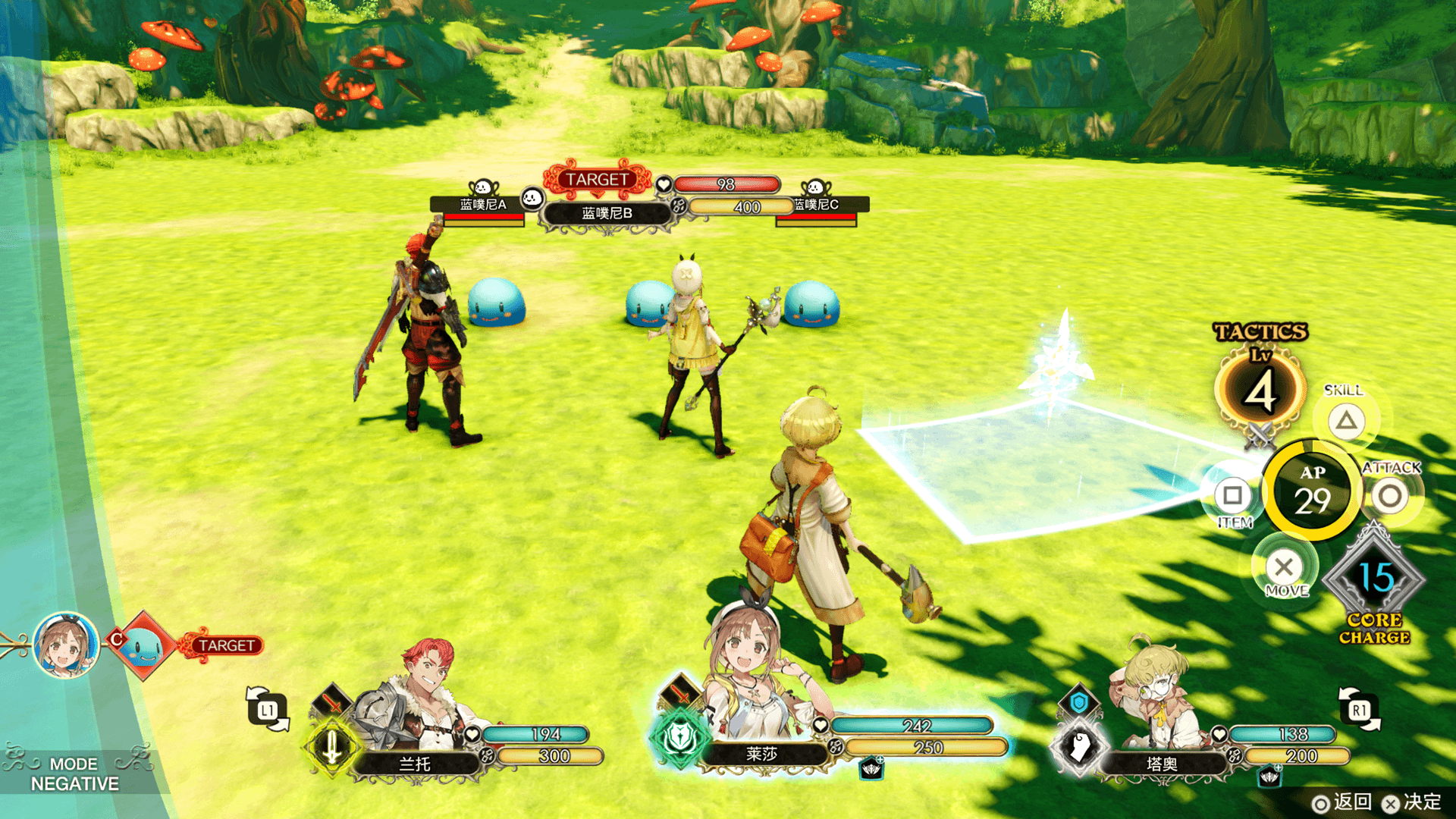This screenshot has width=1456, height=819.
Task: Click 莱莎's green shield role emblem
Action: coord(679,737)
